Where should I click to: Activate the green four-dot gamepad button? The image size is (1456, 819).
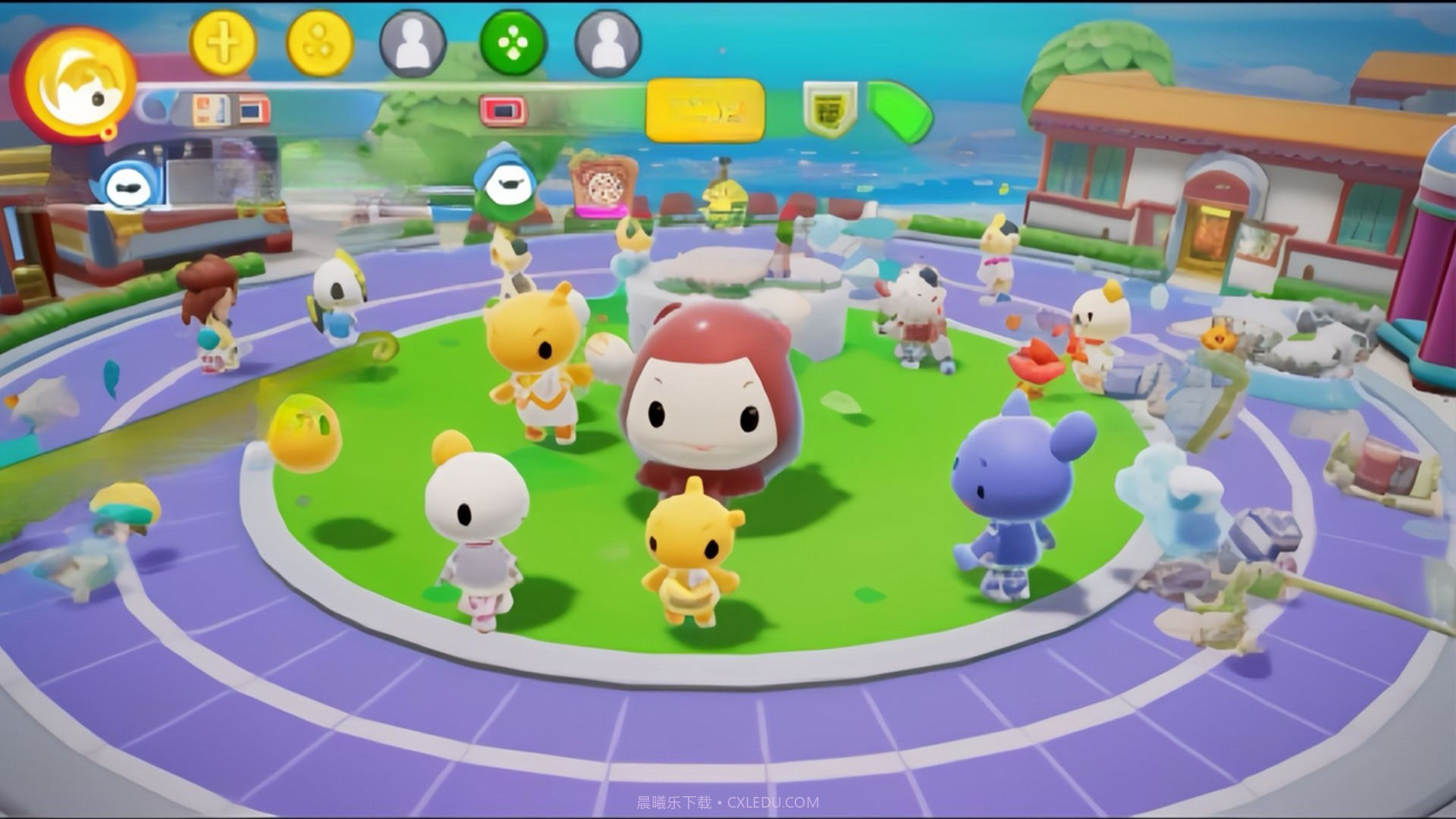pos(513,42)
